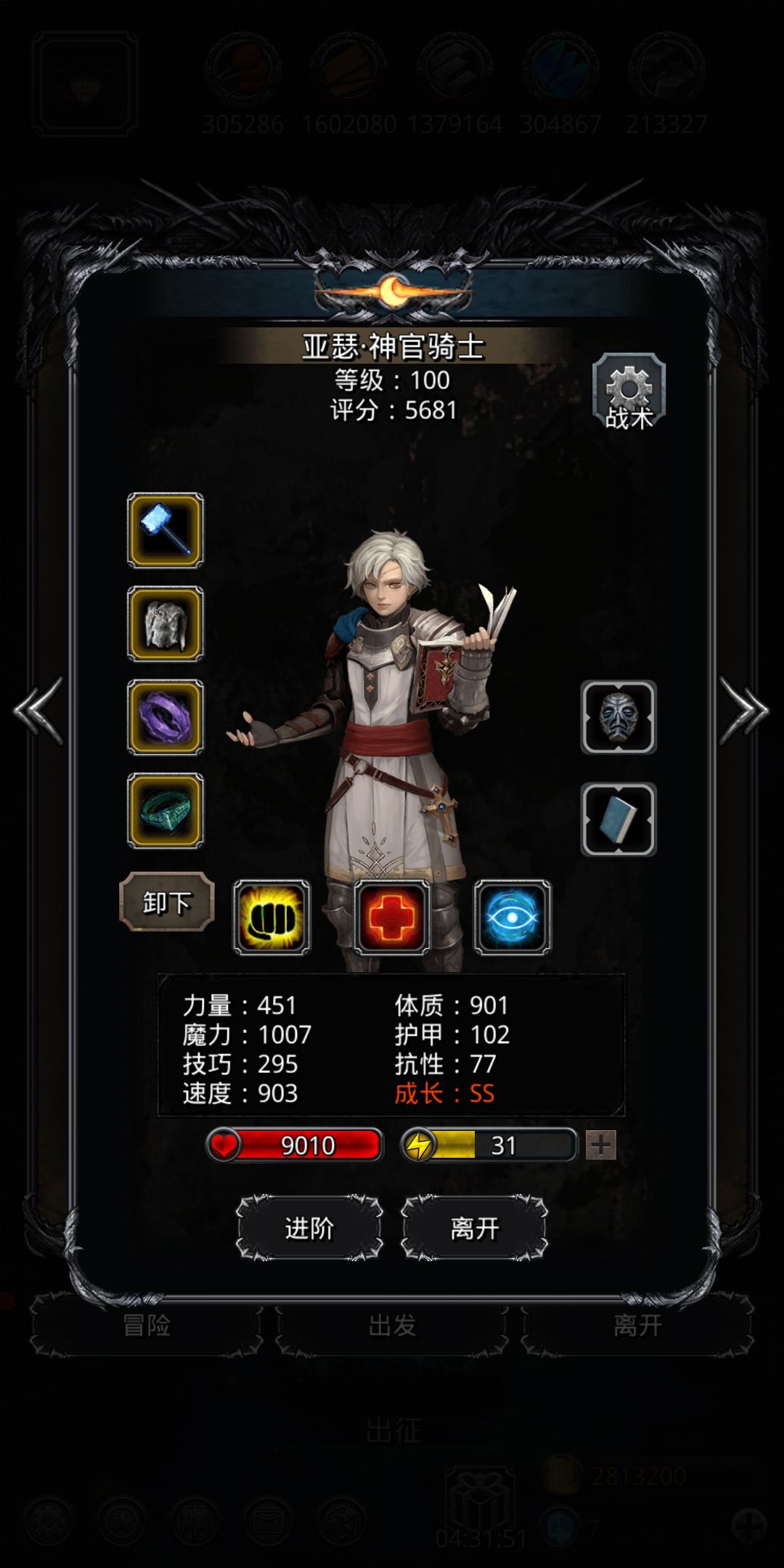
Task: Choose the red cross healing skill
Action: click(x=392, y=918)
